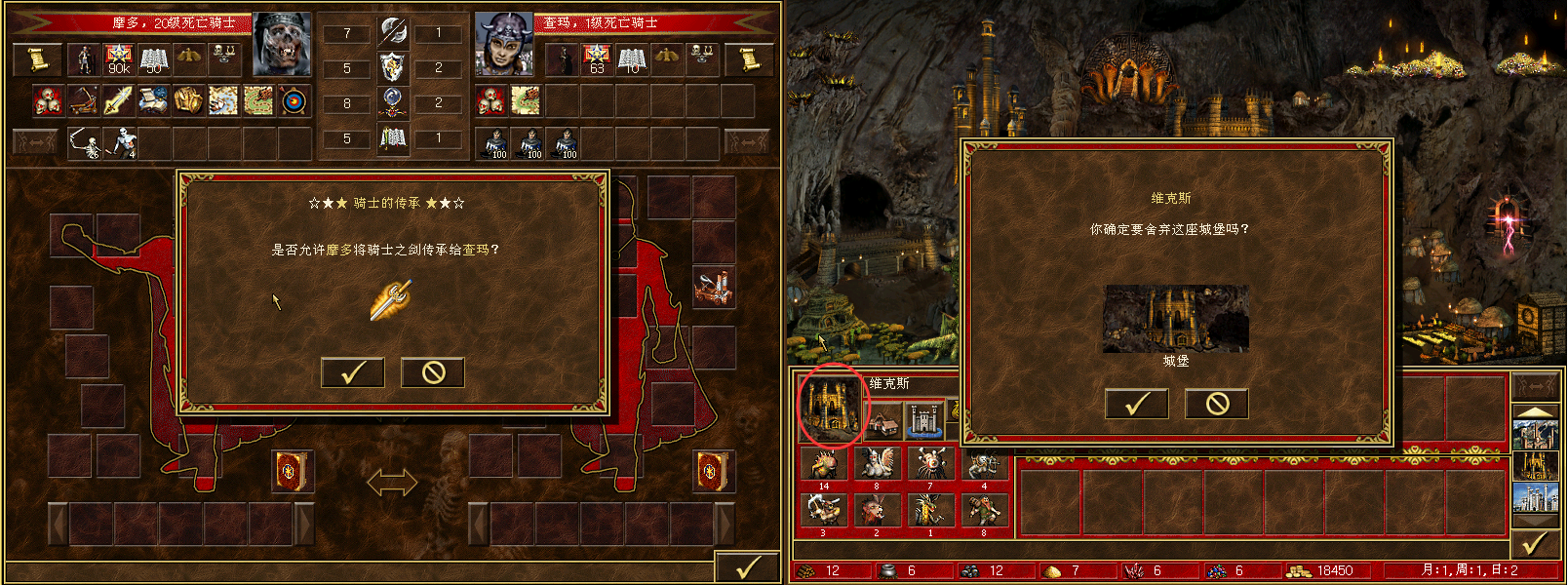This screenshot has height=585, width=1568.
Task: Open the circled golden town portrait
Action: click(832, 407)
